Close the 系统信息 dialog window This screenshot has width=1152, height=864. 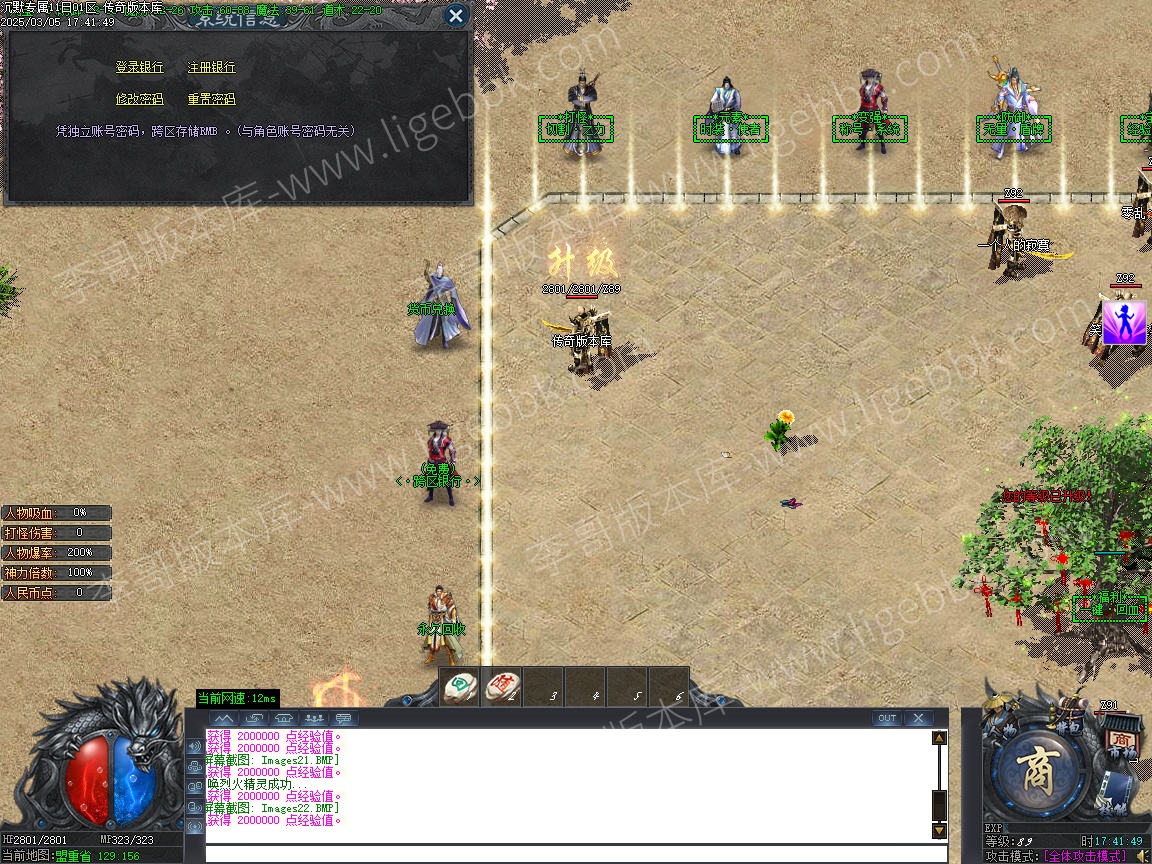[455, 16]
